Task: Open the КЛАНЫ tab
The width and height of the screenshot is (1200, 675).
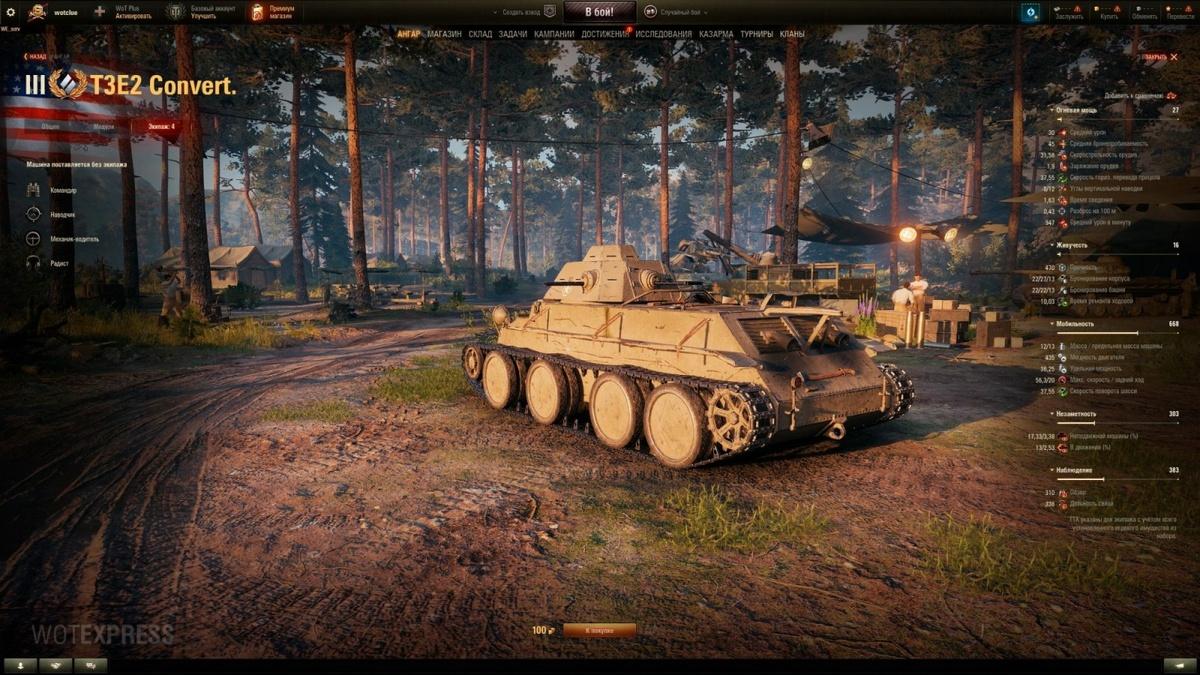Action: pos(792,34)
